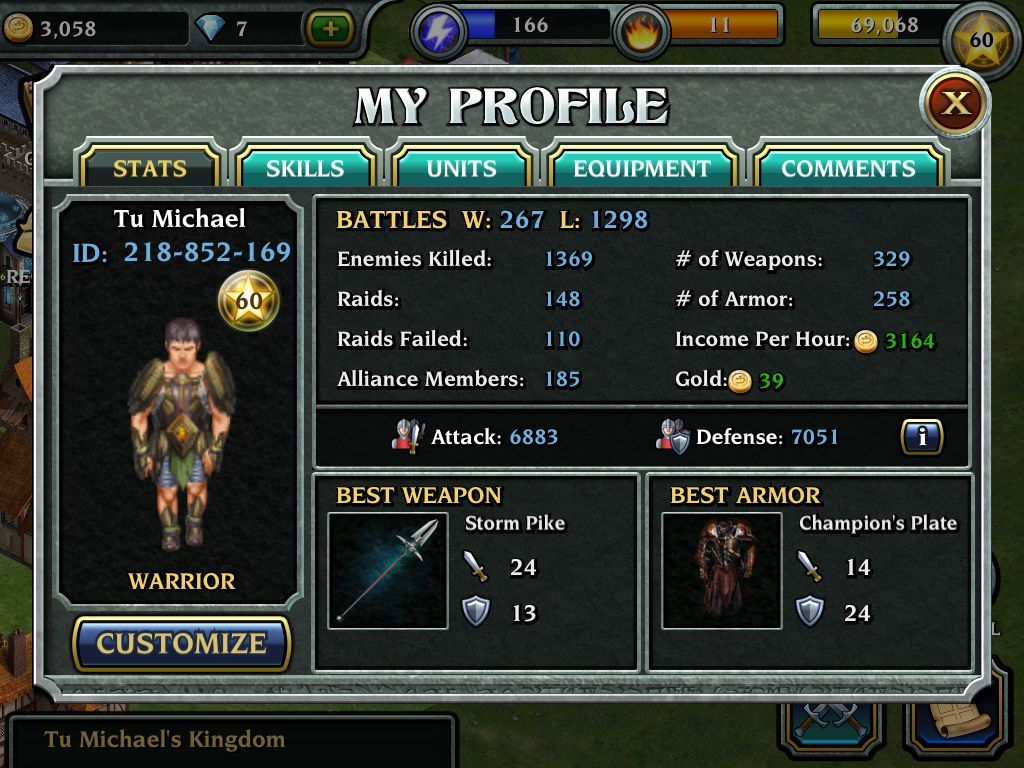Click the gold coin icon in the top bar
The image size is (1024, 768).
pyautogui.click(x=18, y=29)
